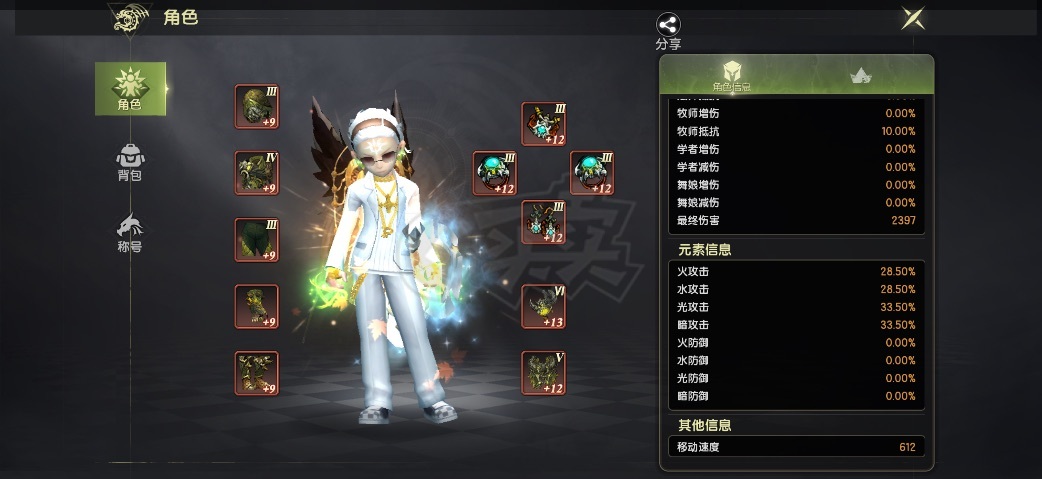The image size is (1042, 479).
Task: Select the grade IV +9 chest armor slot
Action: click(256, 173)
